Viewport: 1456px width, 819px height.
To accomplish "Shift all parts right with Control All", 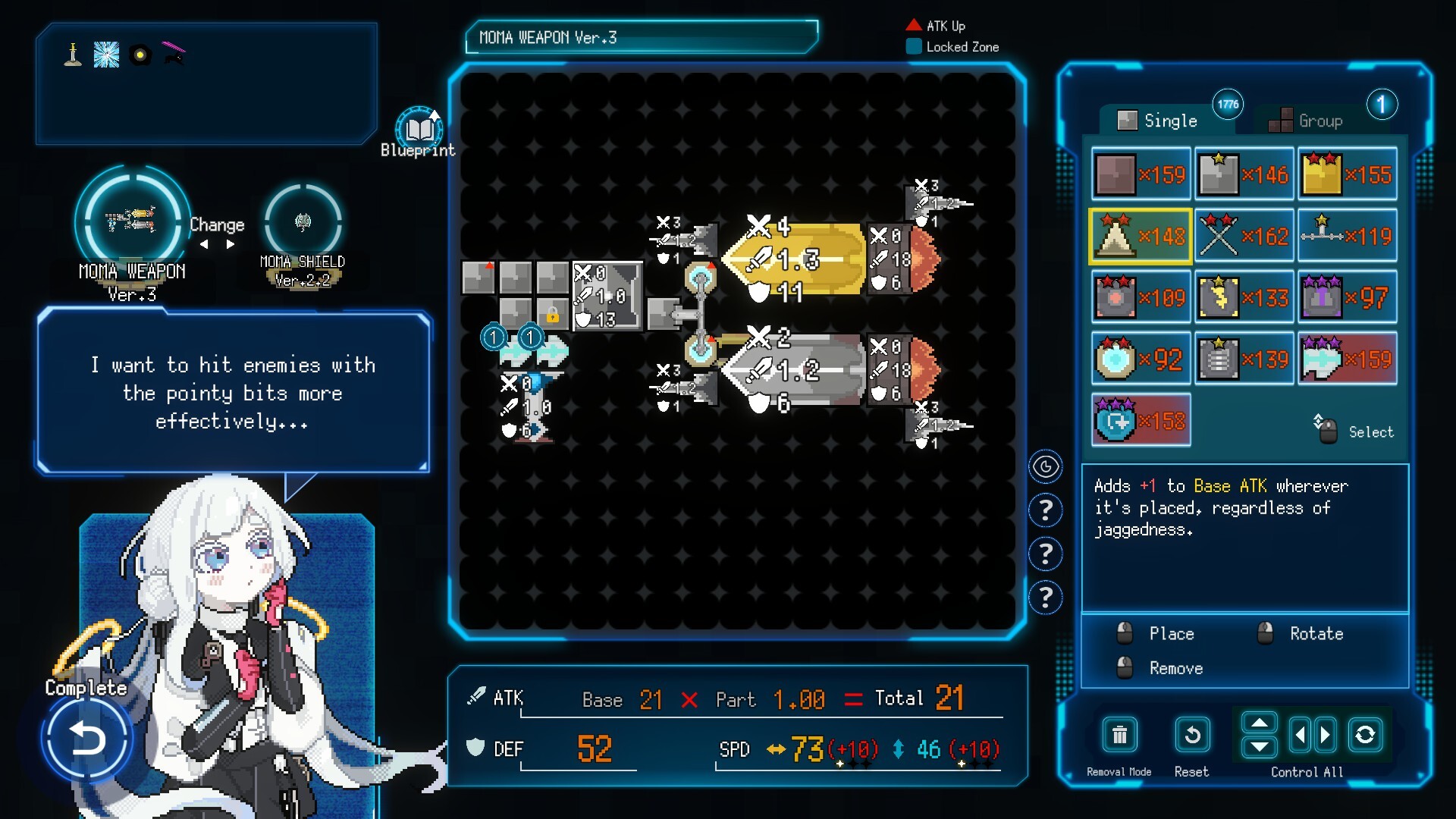I will tap(1326, 735).
